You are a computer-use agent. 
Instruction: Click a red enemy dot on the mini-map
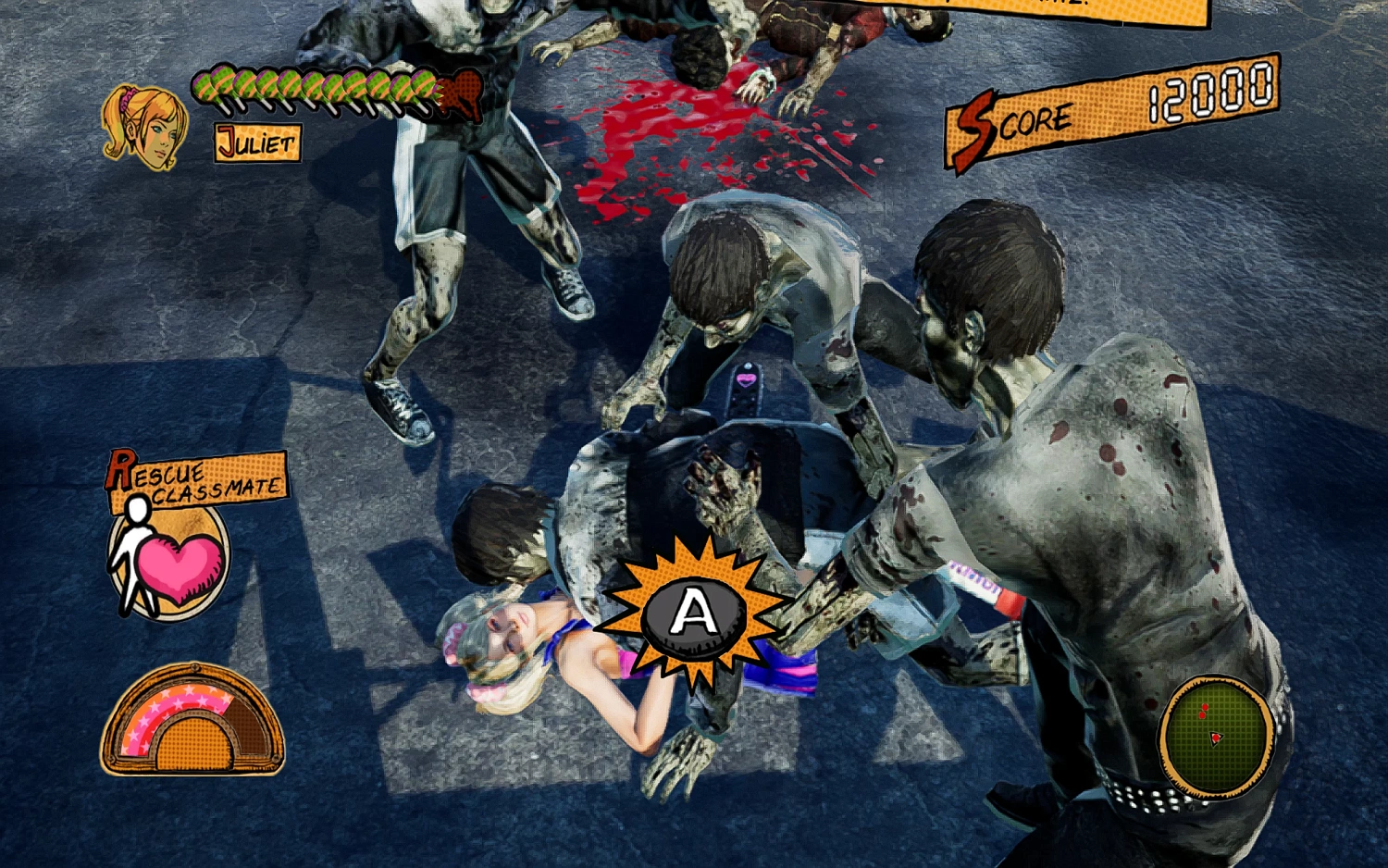point(1205,708)
